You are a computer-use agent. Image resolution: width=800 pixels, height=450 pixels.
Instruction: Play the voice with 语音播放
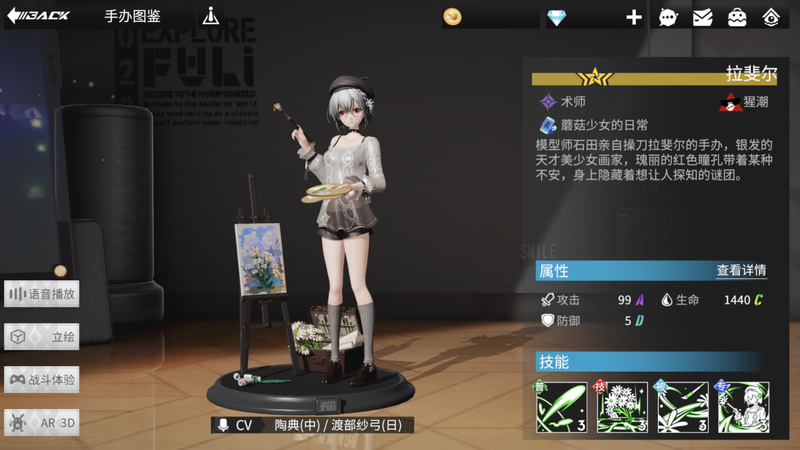[x=42, y=294]
